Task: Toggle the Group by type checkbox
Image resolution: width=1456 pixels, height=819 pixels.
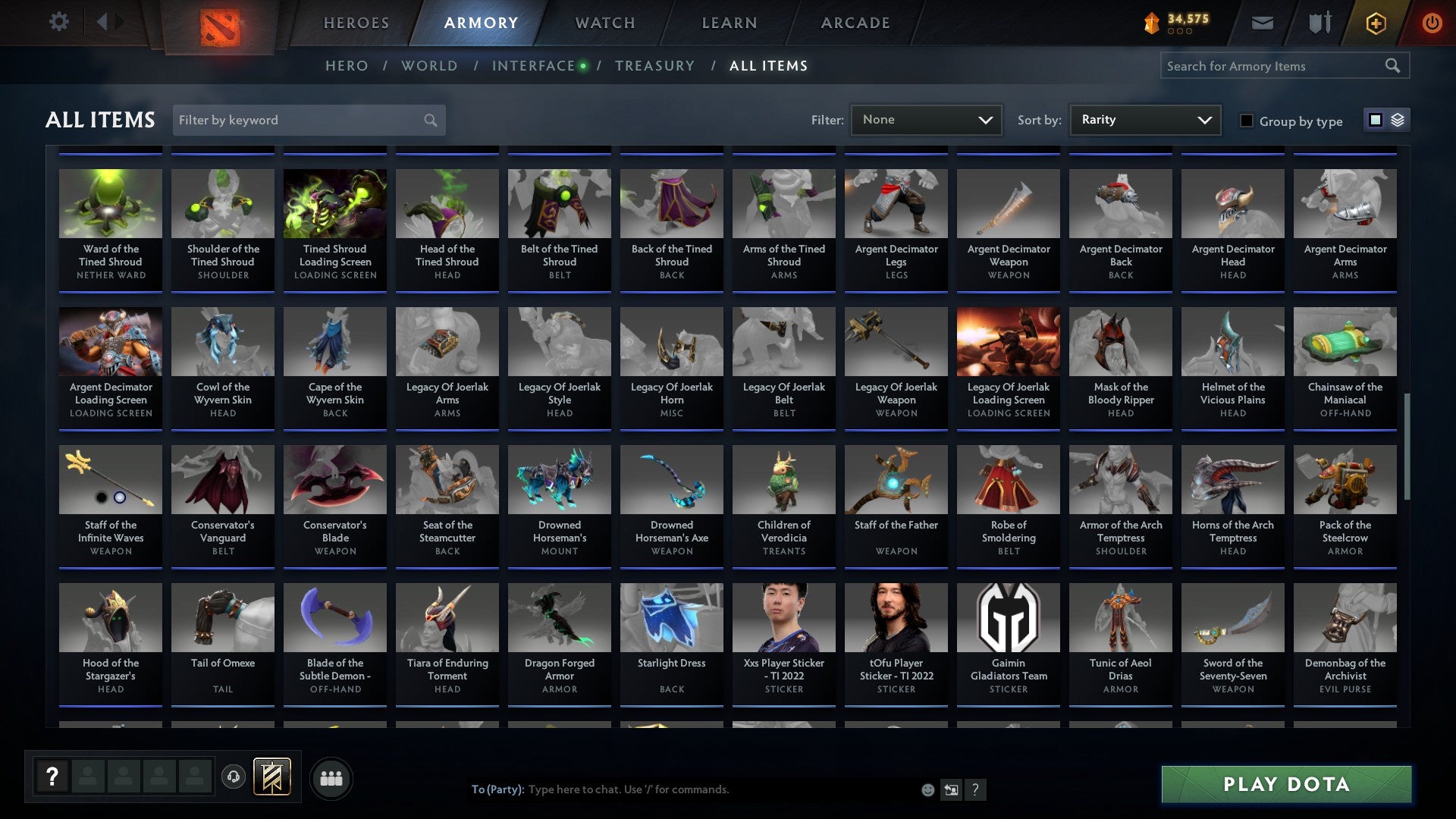Action: click(x=1246, y=121)
